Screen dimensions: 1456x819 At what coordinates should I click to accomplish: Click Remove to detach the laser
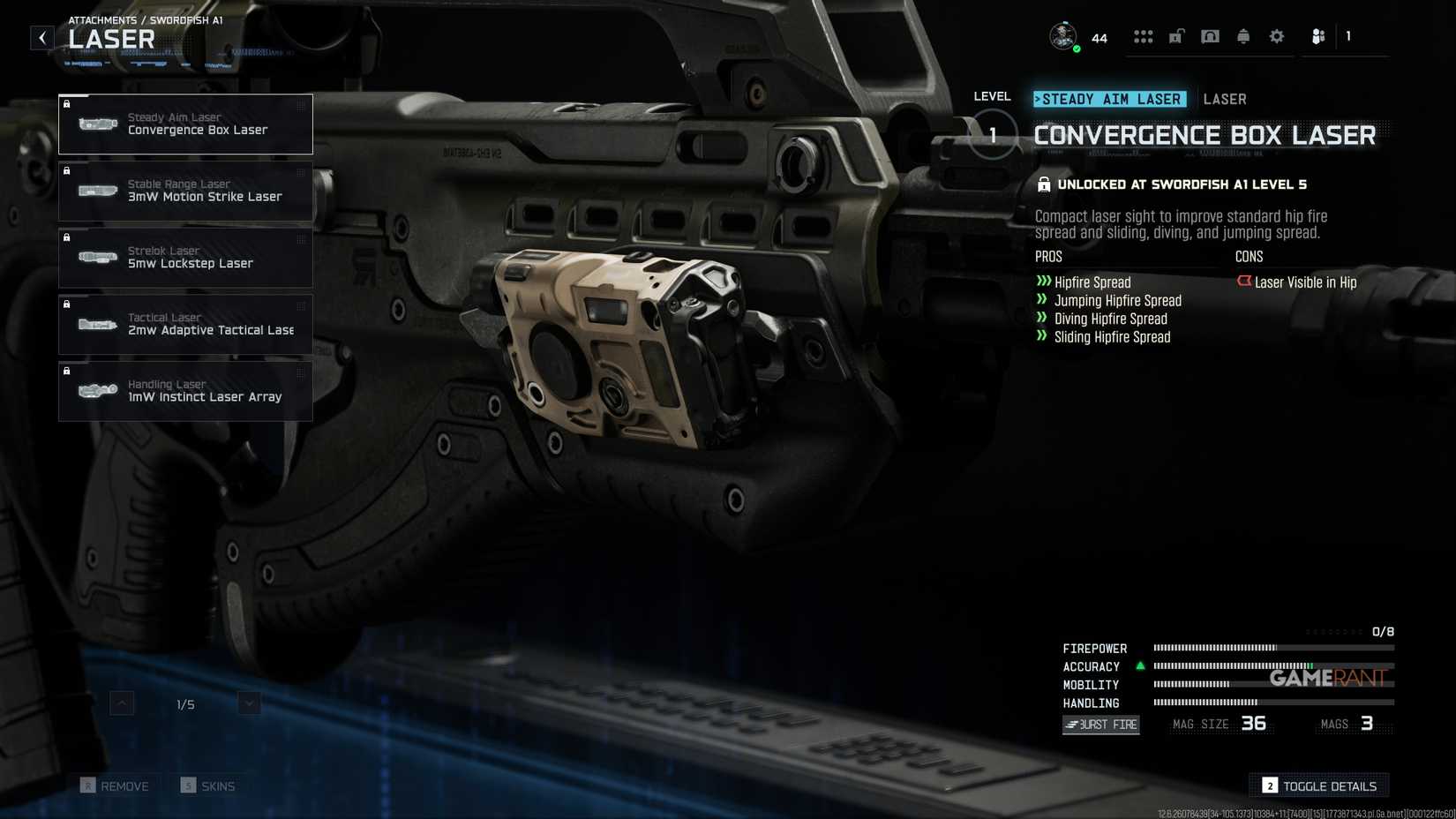(116, 785)
